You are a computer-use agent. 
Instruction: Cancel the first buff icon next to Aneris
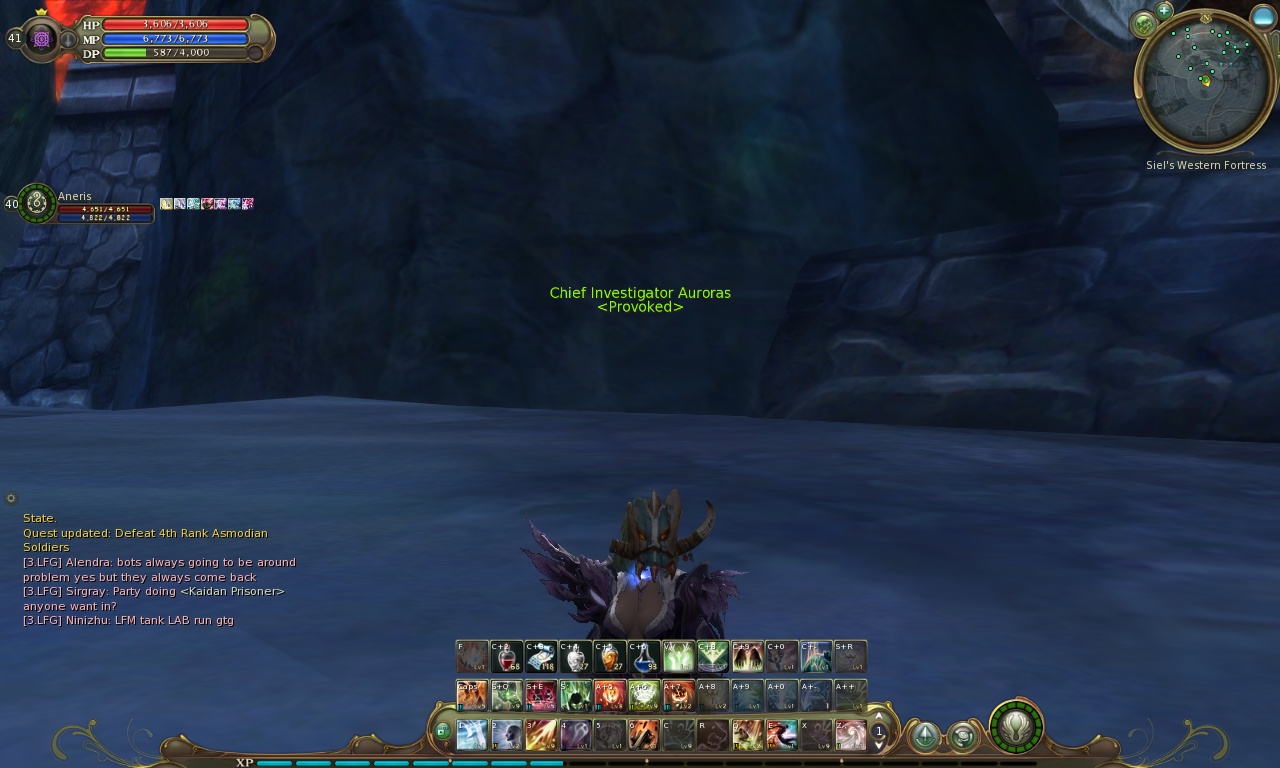tap(166, 204)
